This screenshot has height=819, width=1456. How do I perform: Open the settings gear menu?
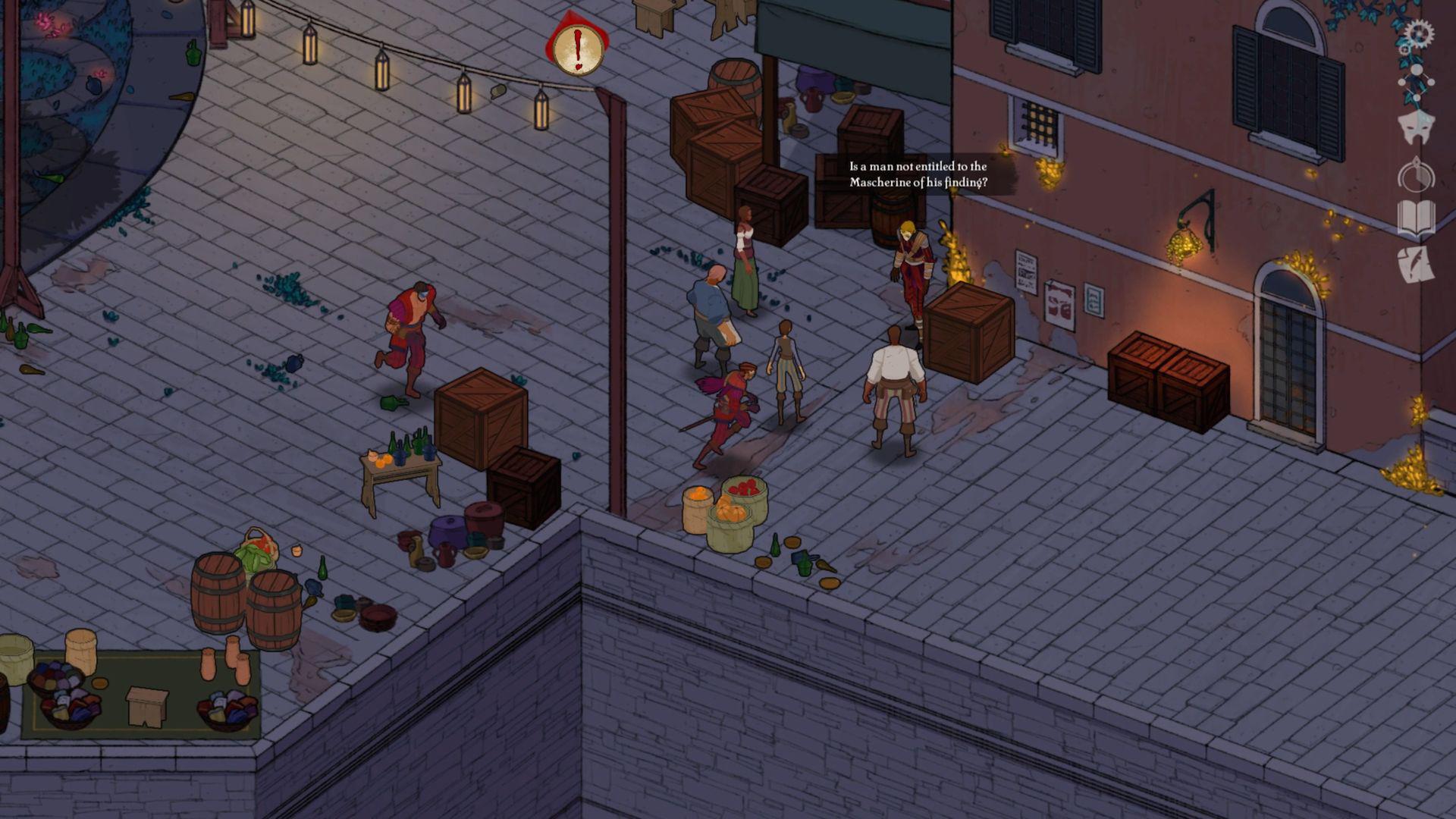[x=1420, y=31]
